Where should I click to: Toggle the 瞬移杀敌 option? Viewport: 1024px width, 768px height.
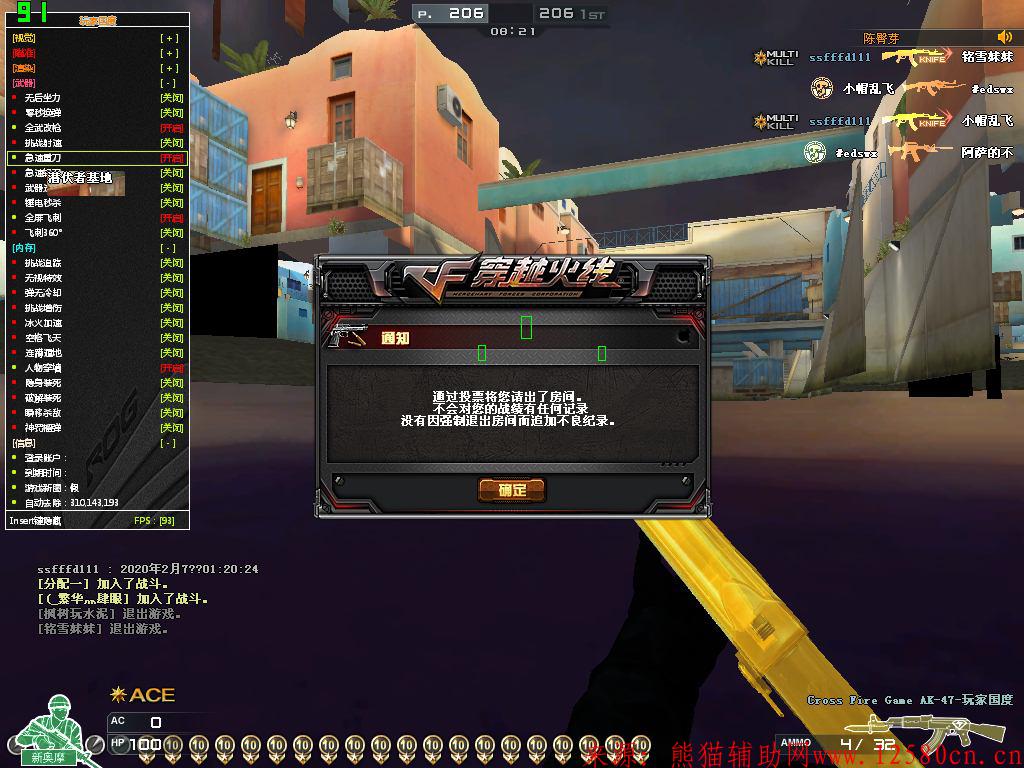point(171,413)
